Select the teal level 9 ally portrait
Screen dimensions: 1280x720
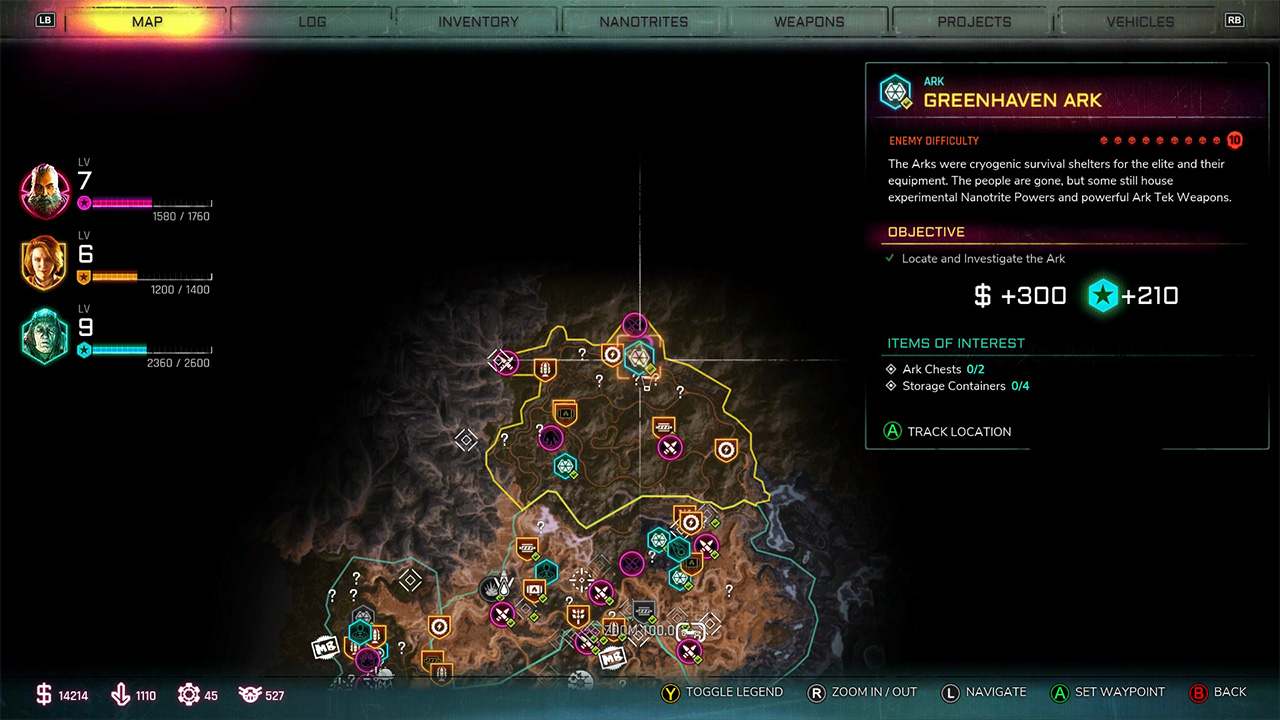coord(45,337)
